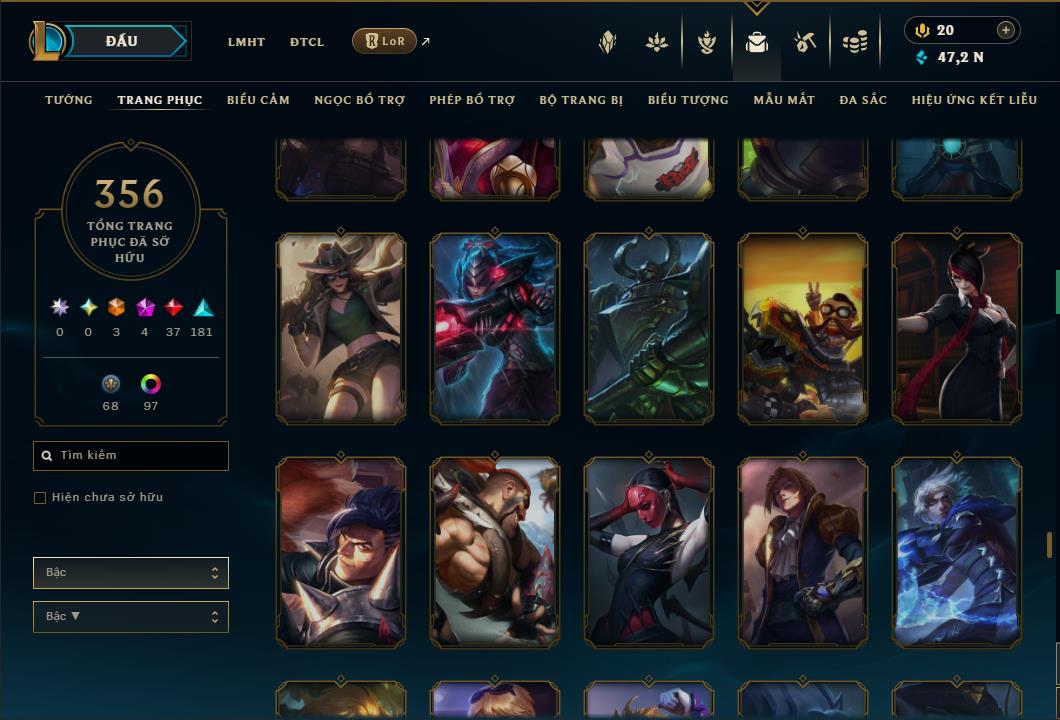
Task: Open the HIỆU ỨNG KẾT LIỄU tab
Action: (x=974, y=100)
